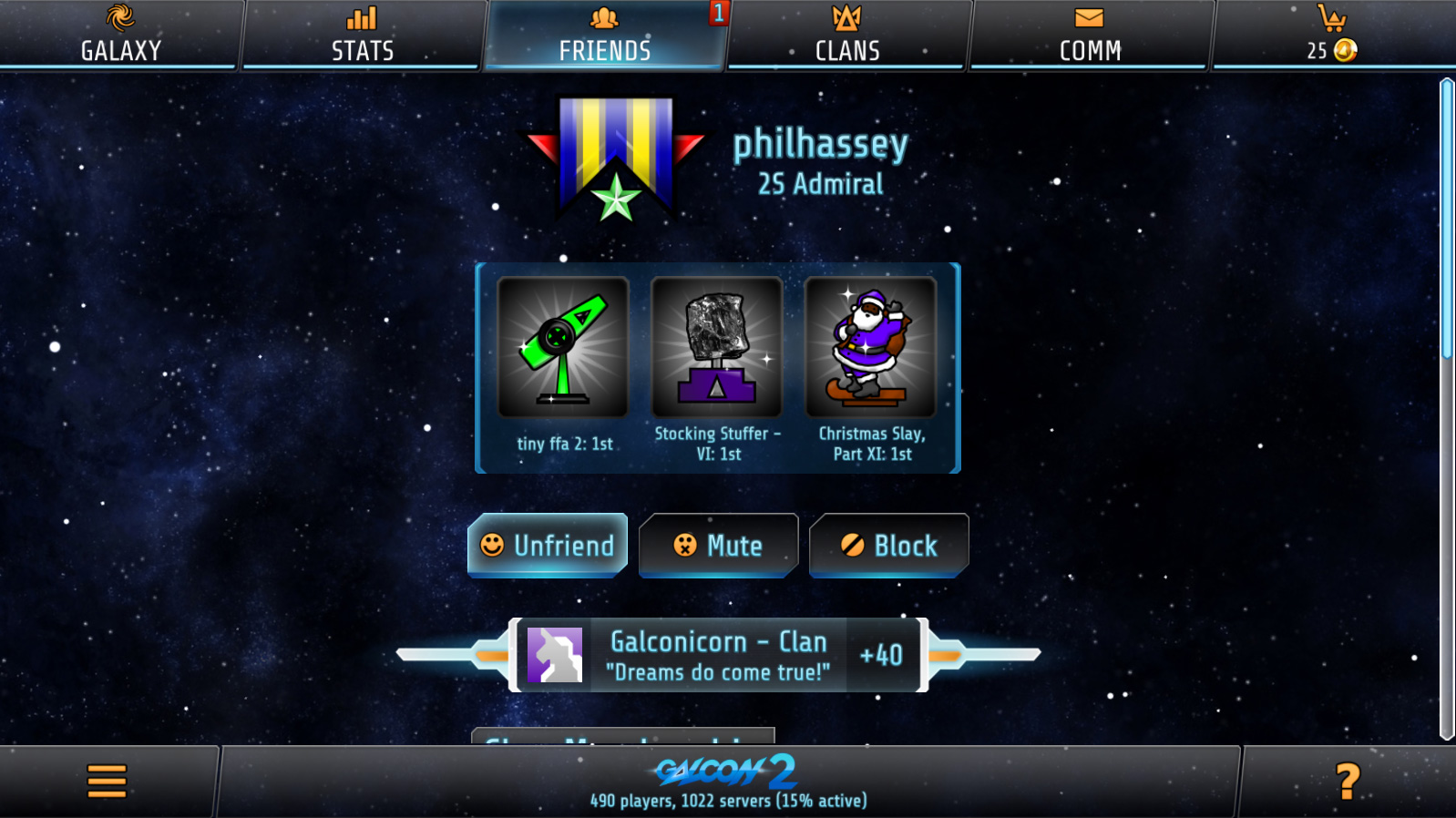Open the Comm messages tab

pyautogui.click(x=1090, y=35)
